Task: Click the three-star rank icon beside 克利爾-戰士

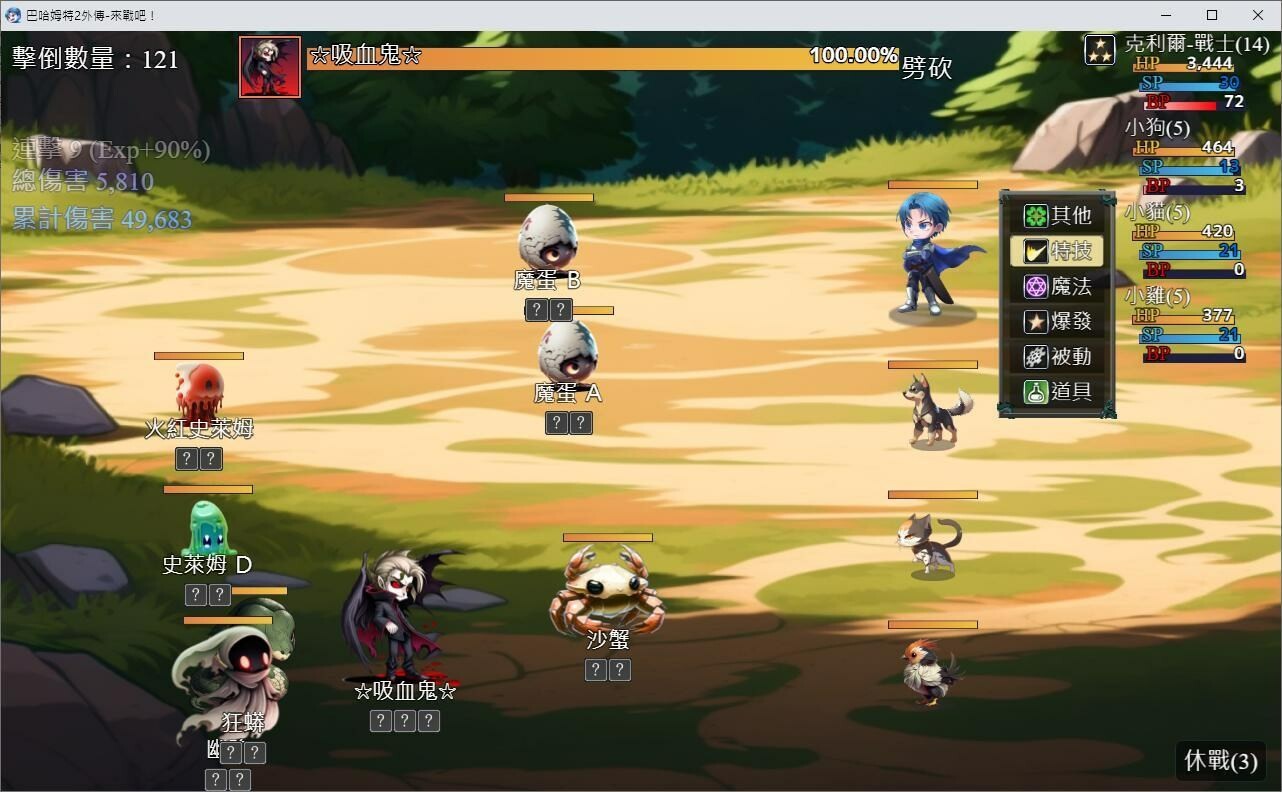Action: tap(1099, 48)
